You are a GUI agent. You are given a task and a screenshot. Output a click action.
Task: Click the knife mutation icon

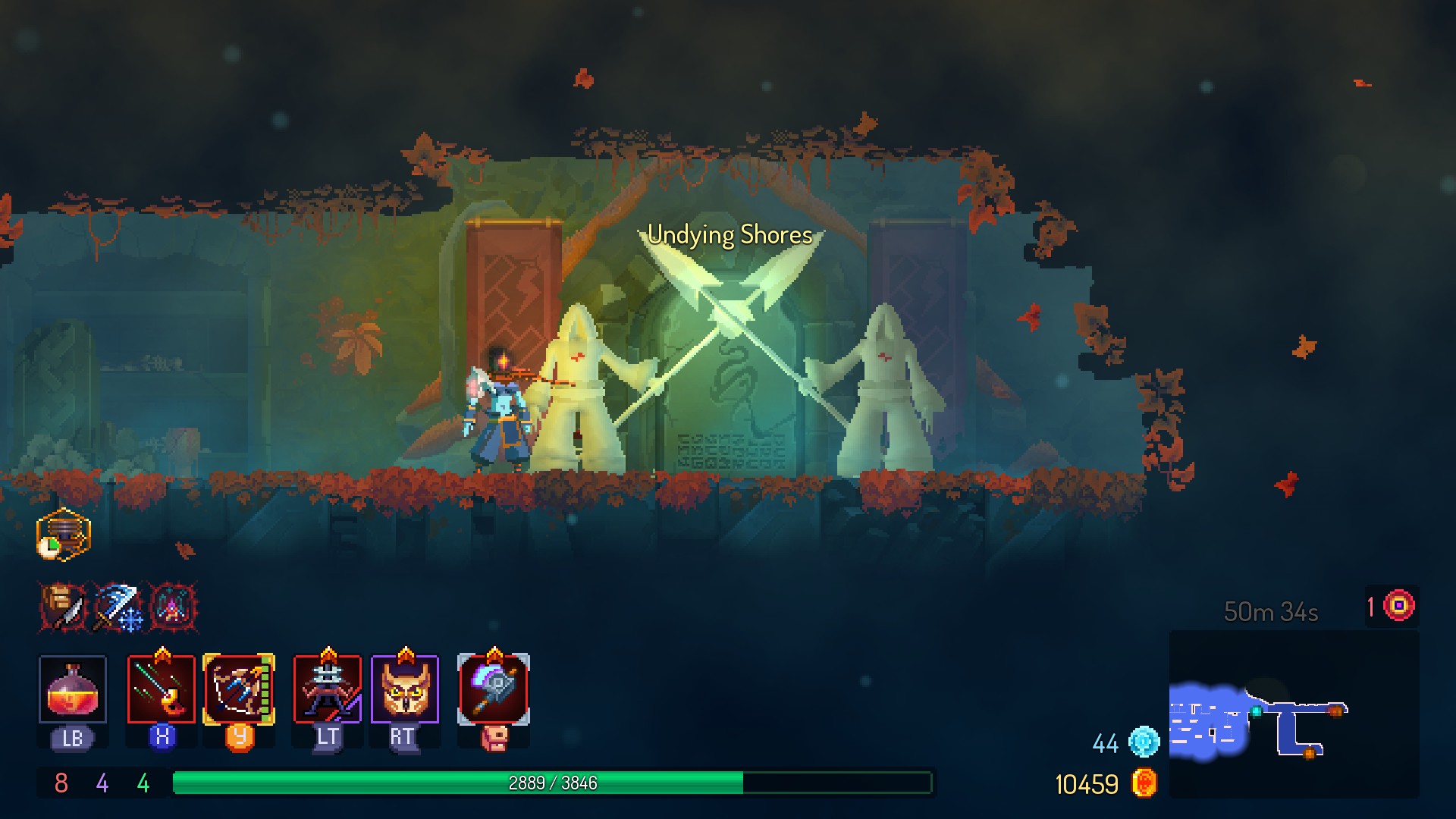pyautogui.click(x=64, y=607)
